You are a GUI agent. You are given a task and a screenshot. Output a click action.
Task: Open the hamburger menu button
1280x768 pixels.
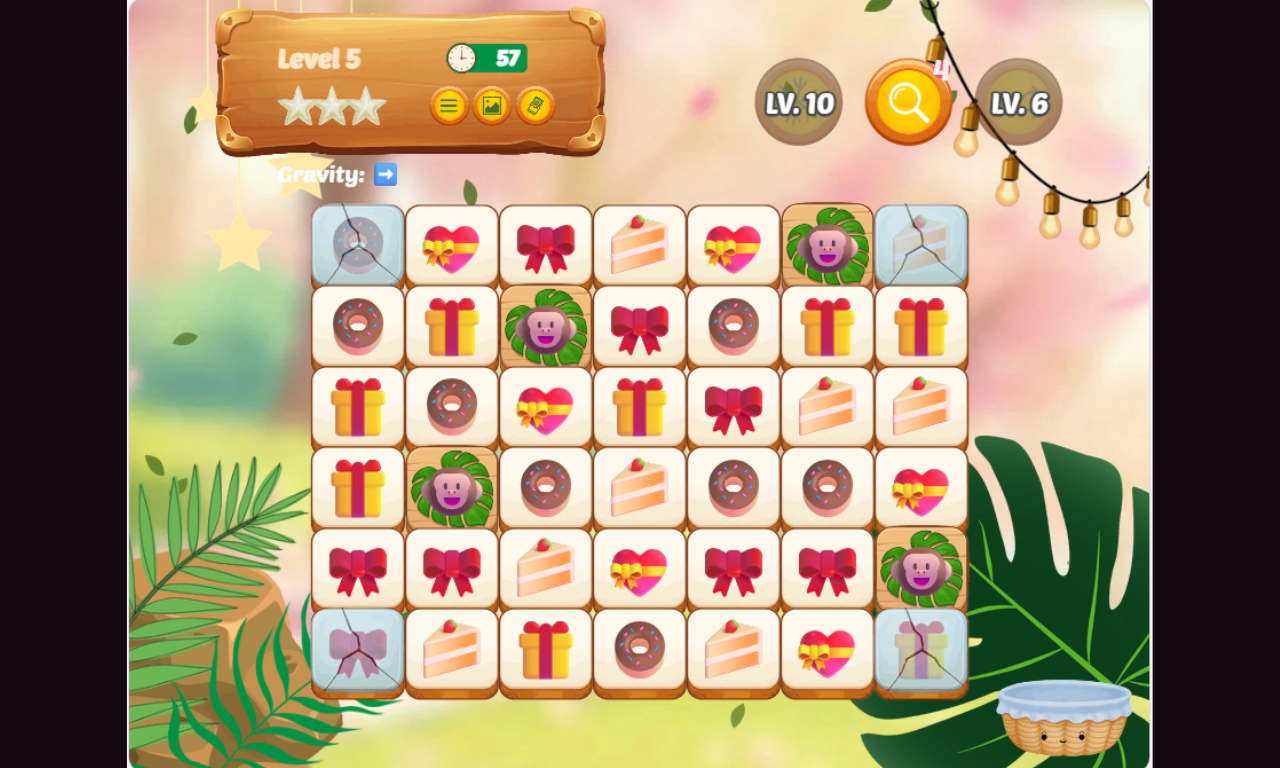point(449,105)
